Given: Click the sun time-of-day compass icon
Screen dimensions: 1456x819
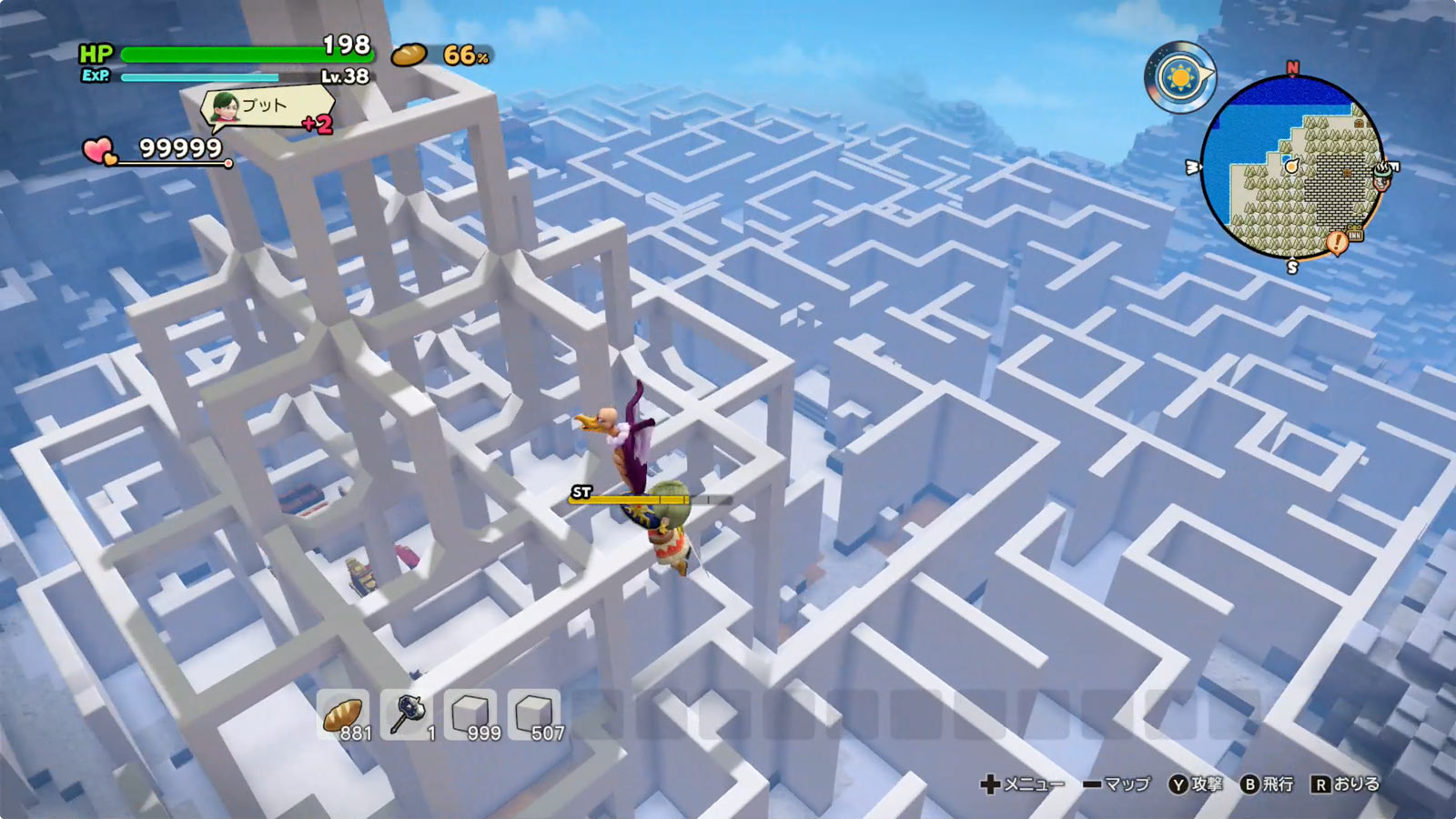Looking at the screenshot, I should (1180, 77).
